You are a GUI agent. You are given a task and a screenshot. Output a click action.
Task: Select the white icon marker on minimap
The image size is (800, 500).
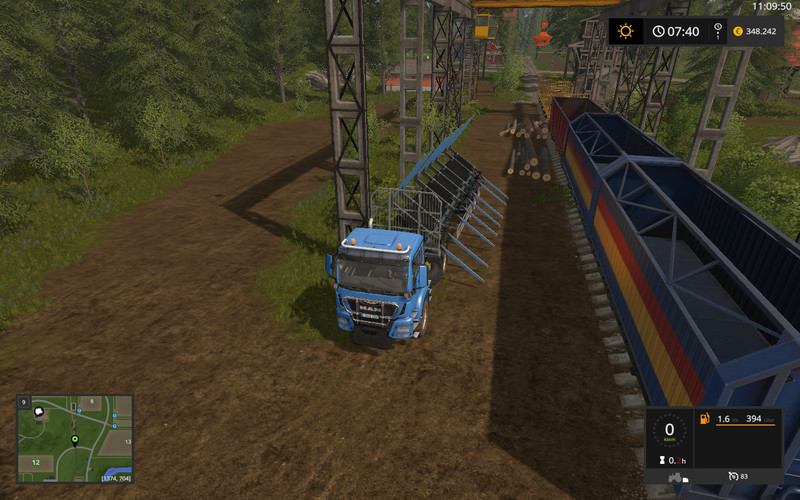tap(41, 410)
